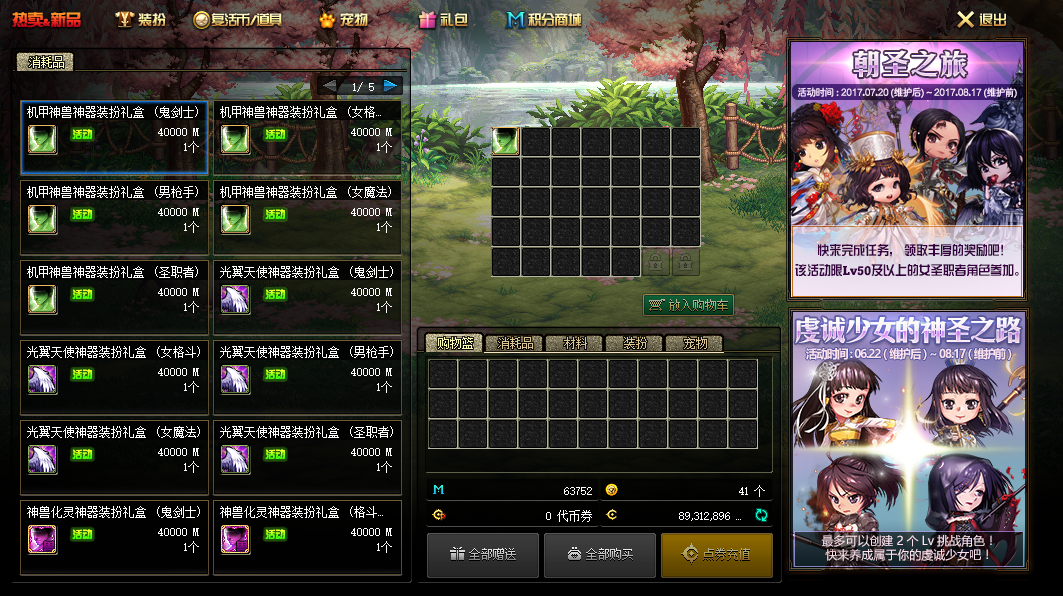Click the 全部赠送 gift-all button
Viewport: 1063px width, 596px height.
pyautogui.click(x=483, y=554)
